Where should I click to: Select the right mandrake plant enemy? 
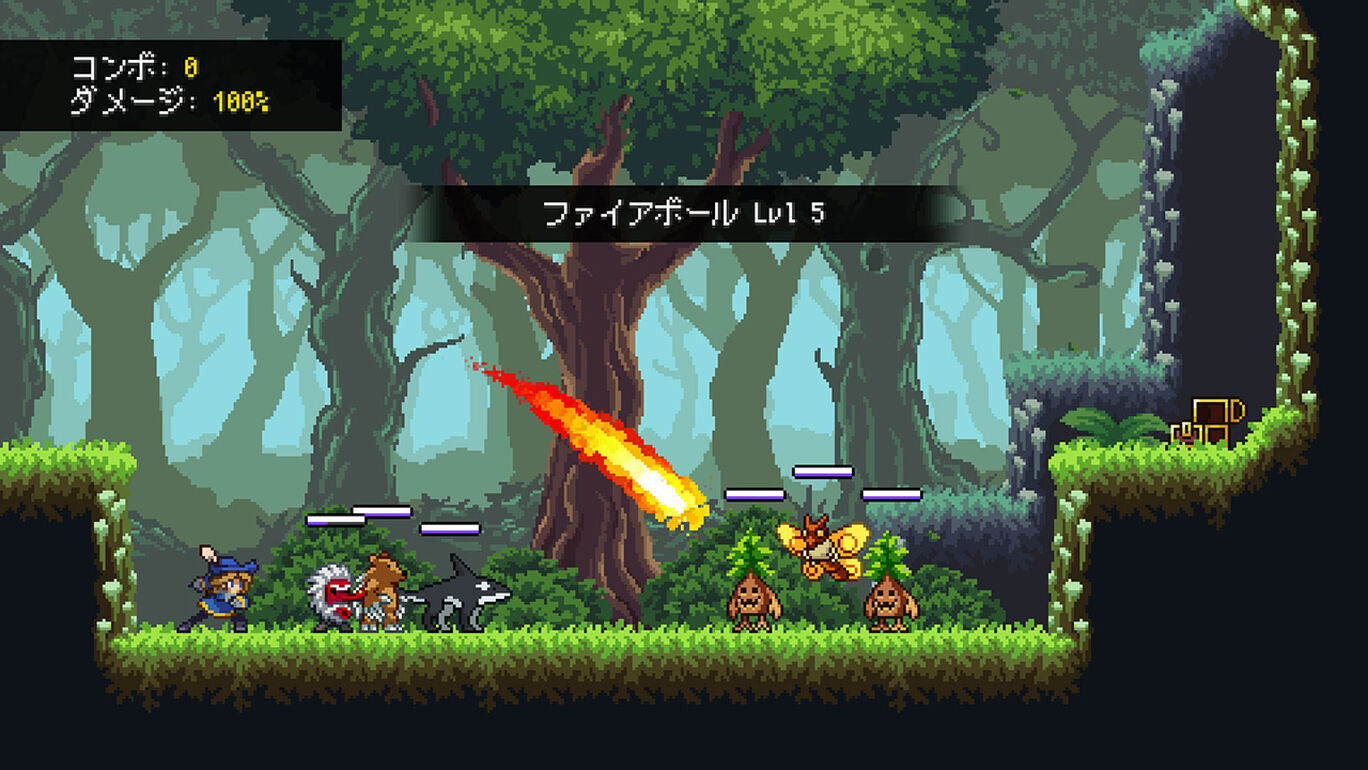(888, 600)
